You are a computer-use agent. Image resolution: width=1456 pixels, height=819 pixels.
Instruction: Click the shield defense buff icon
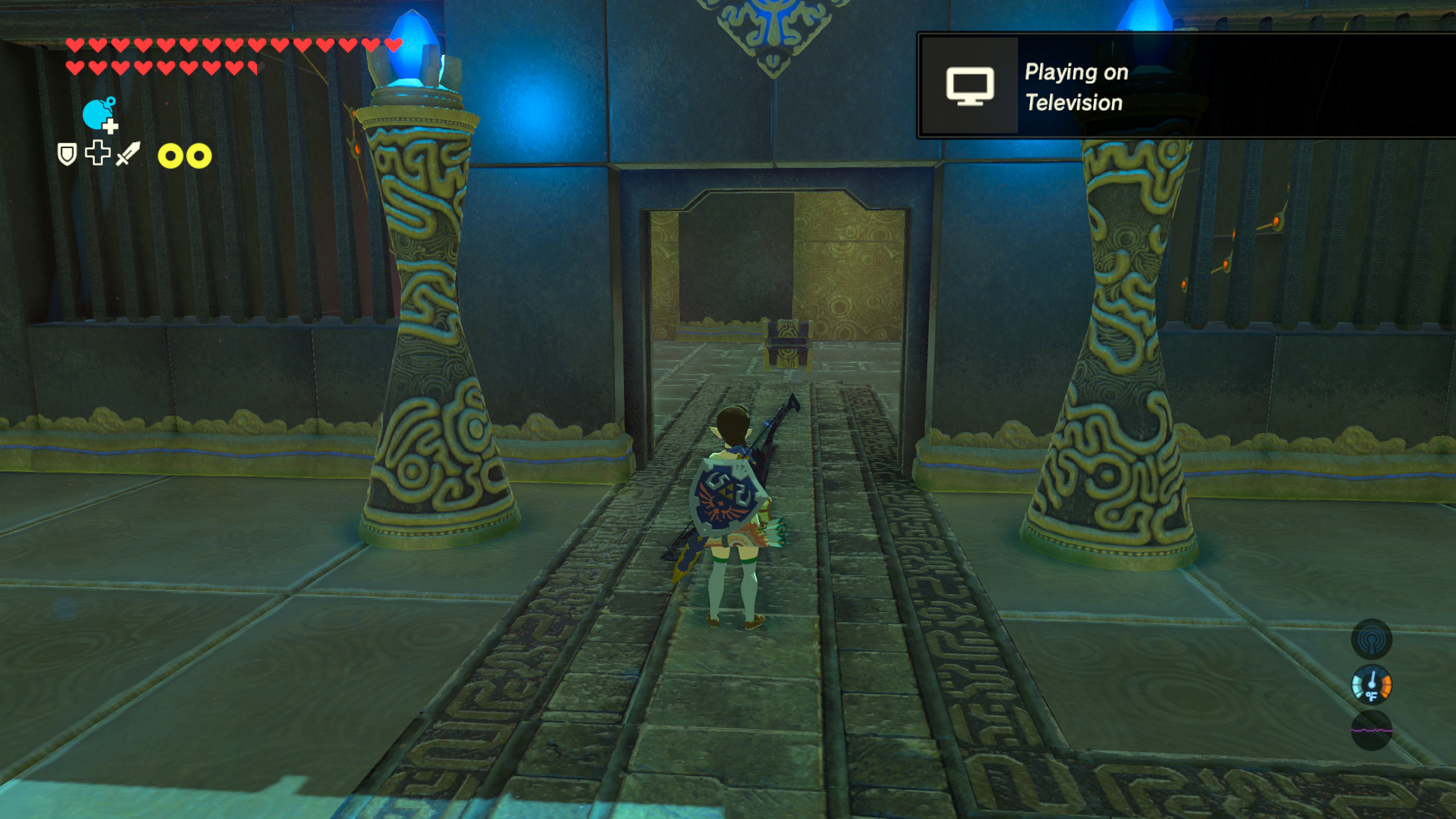pos(66,154)
